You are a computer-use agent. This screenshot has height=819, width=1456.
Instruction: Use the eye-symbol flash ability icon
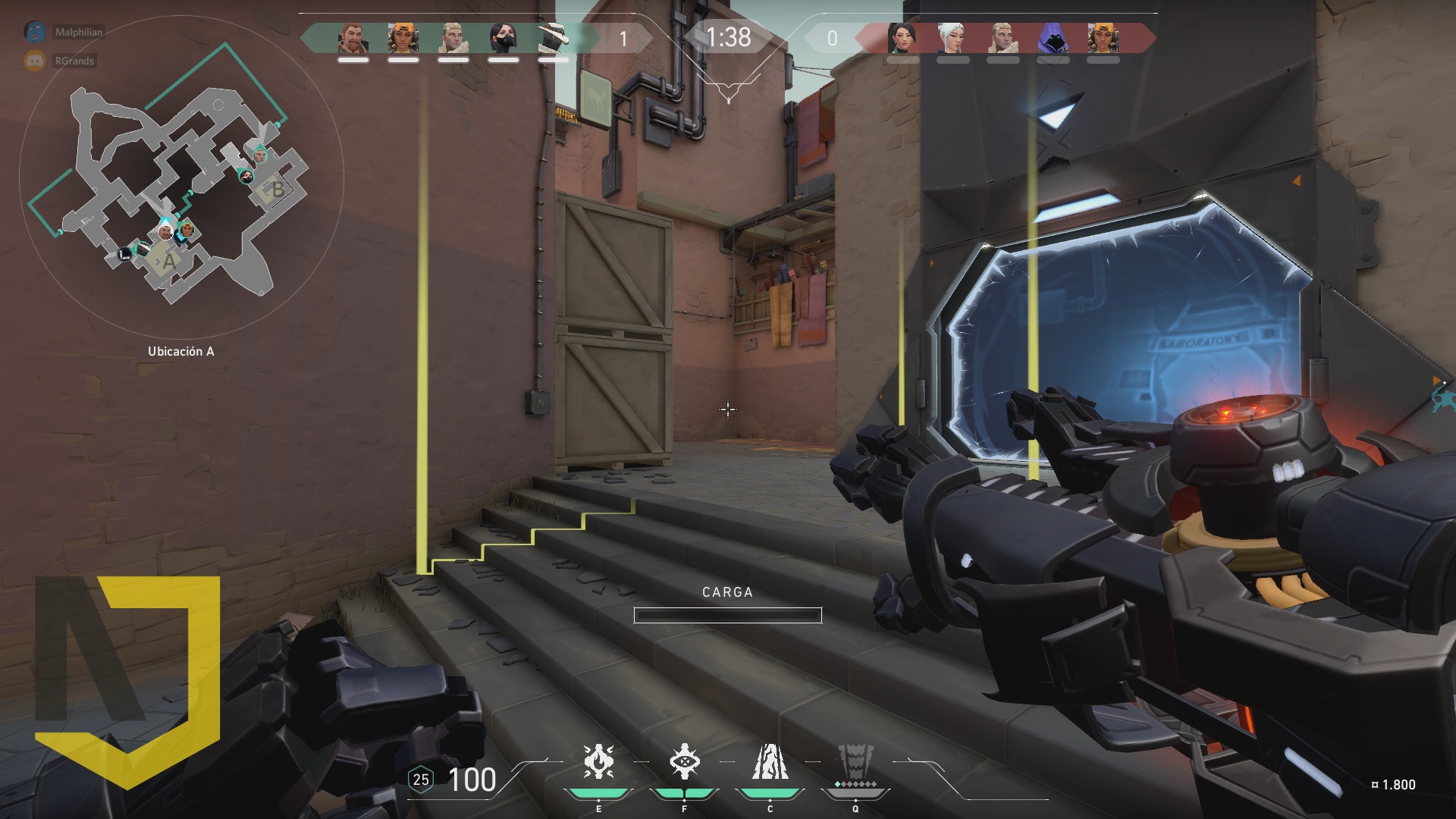[684, 762]
